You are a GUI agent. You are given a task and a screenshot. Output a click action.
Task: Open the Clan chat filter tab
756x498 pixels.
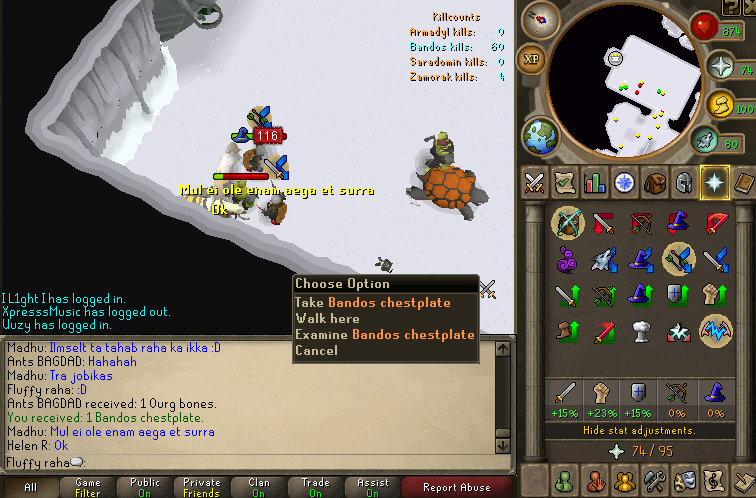click(x=259, y=487)
